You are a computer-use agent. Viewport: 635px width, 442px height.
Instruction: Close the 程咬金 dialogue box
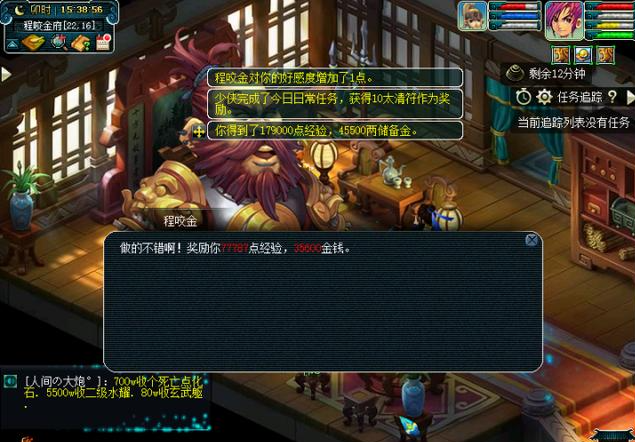pos(532,240)
